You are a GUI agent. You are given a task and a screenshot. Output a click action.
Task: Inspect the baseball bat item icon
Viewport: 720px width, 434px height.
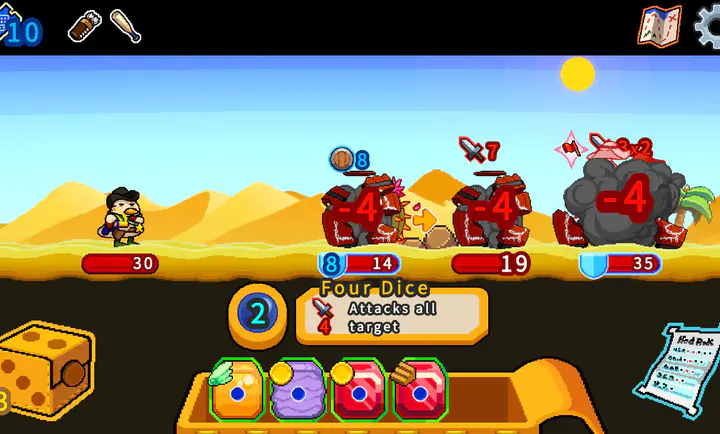pyautogui.click(x=126, y=27)
